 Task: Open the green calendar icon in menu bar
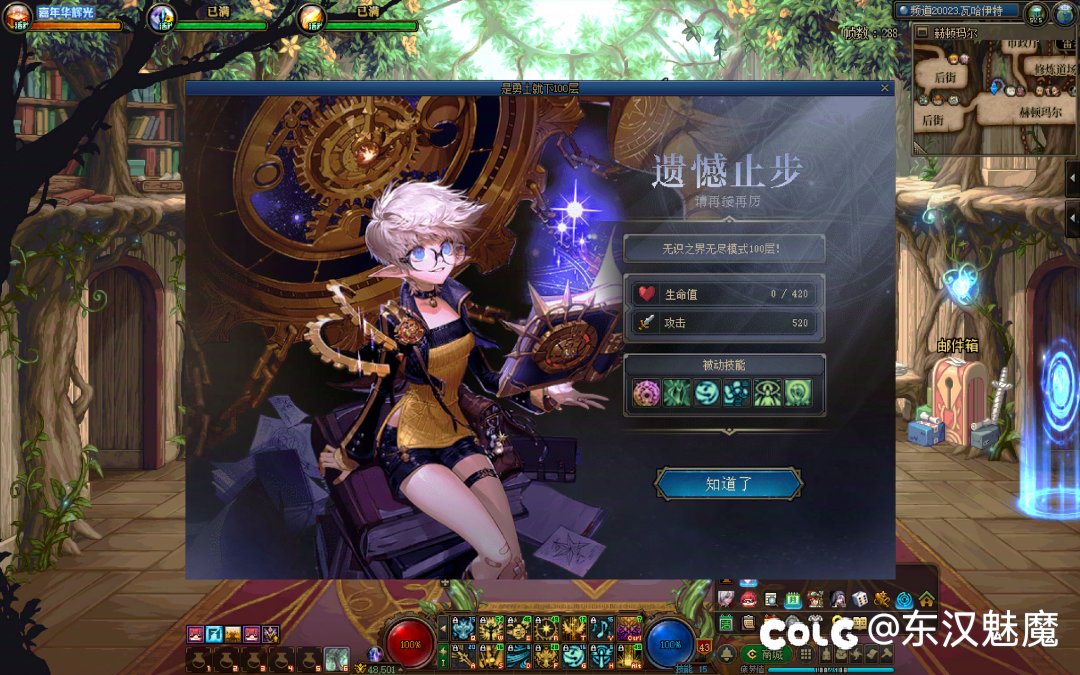tap(793, 599)
